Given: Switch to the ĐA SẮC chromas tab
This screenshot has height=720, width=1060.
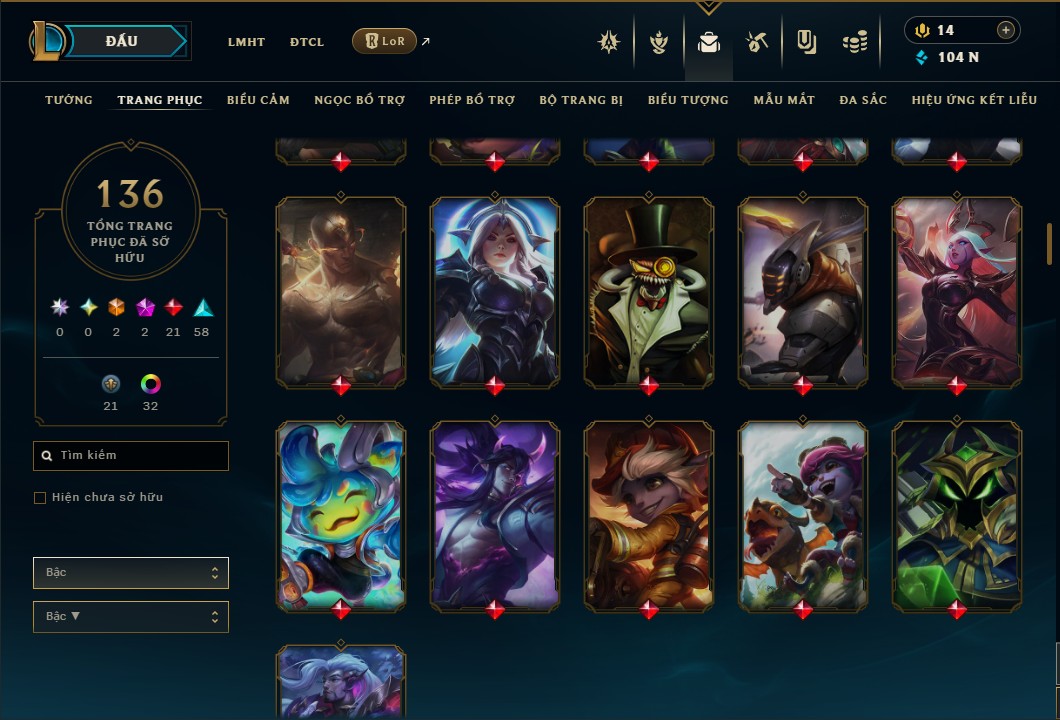Looking at the screenshot, I should [863, 100].
